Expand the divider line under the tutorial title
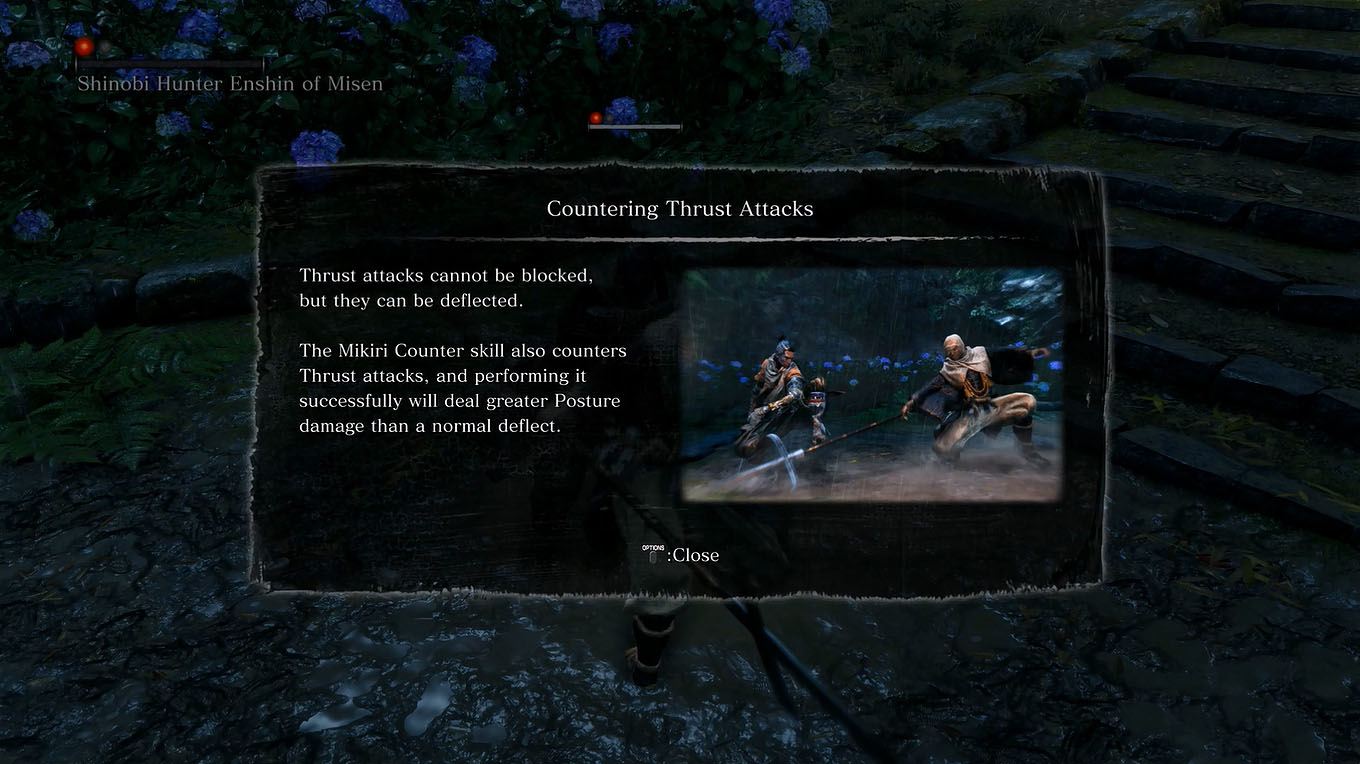The width and height of the screenshot is (1360, 764). click(x=678, y=238)
